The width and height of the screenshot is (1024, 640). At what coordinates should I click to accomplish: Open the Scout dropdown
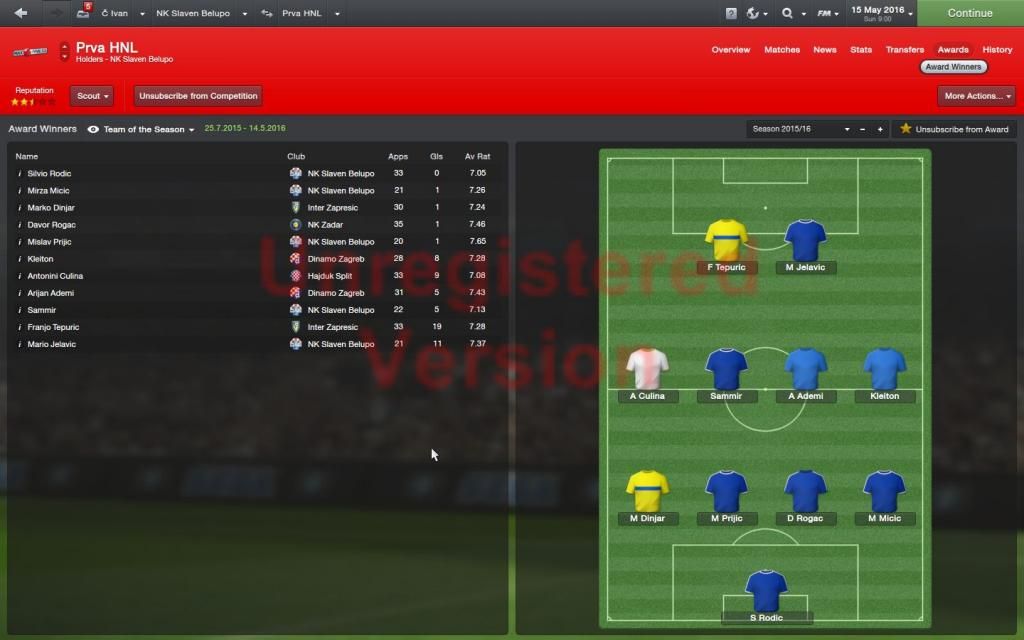91,96
